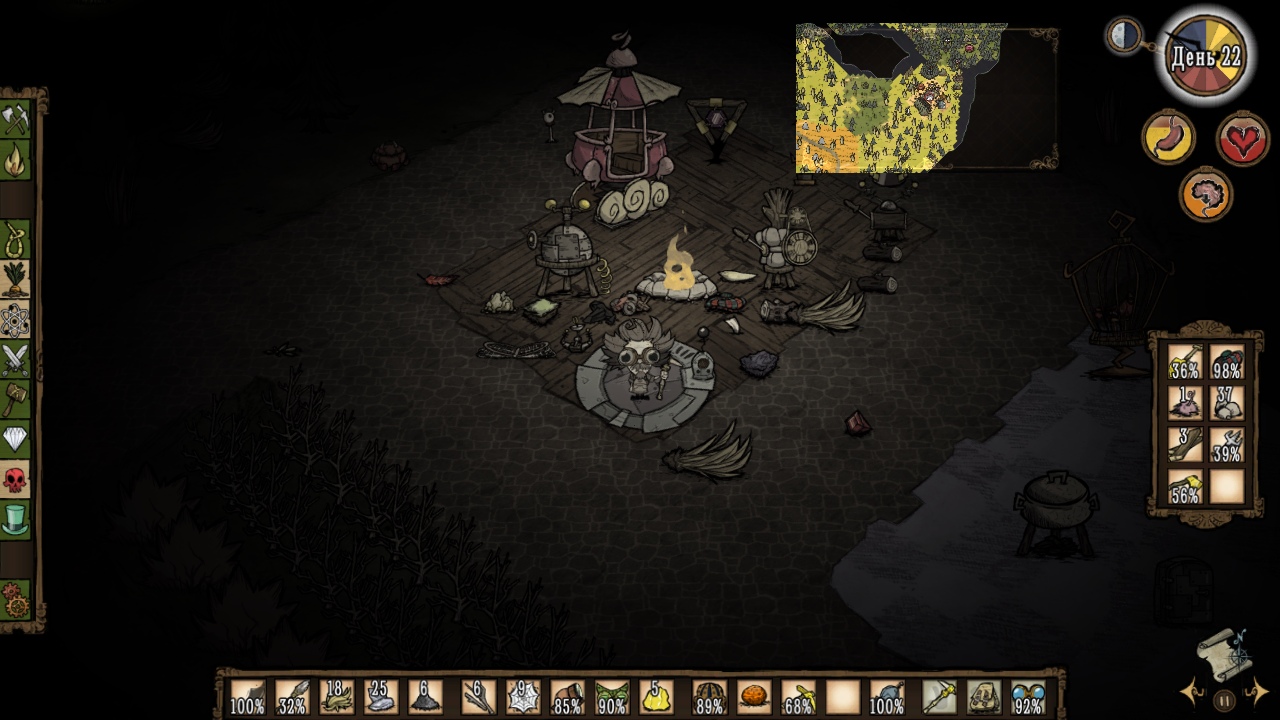Image resolution: width=1280 pixels, height=720 pixels.
Task: Open the Science atom crafting tab
Action: pos(16,320)
